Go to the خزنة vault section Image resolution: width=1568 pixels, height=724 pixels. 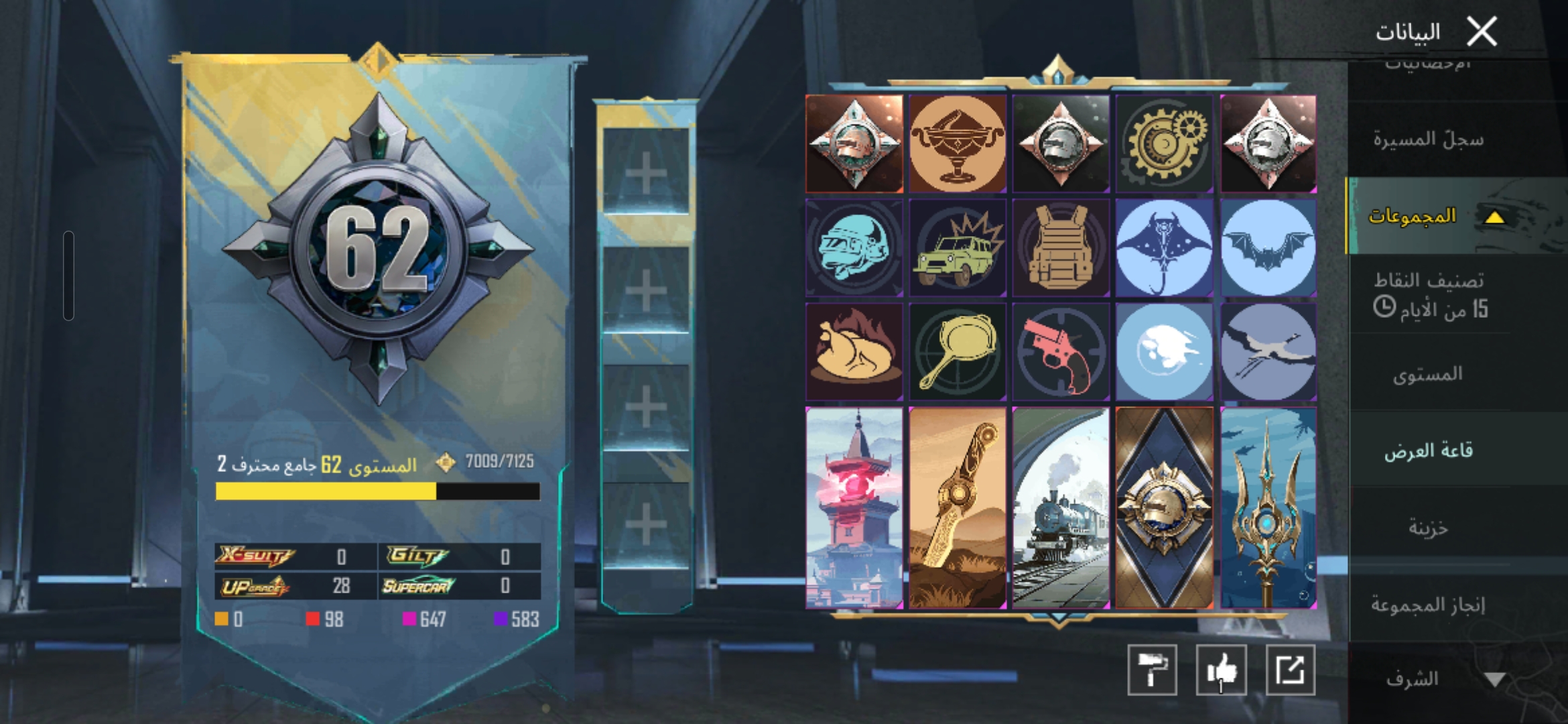[x=1428, y=528]
